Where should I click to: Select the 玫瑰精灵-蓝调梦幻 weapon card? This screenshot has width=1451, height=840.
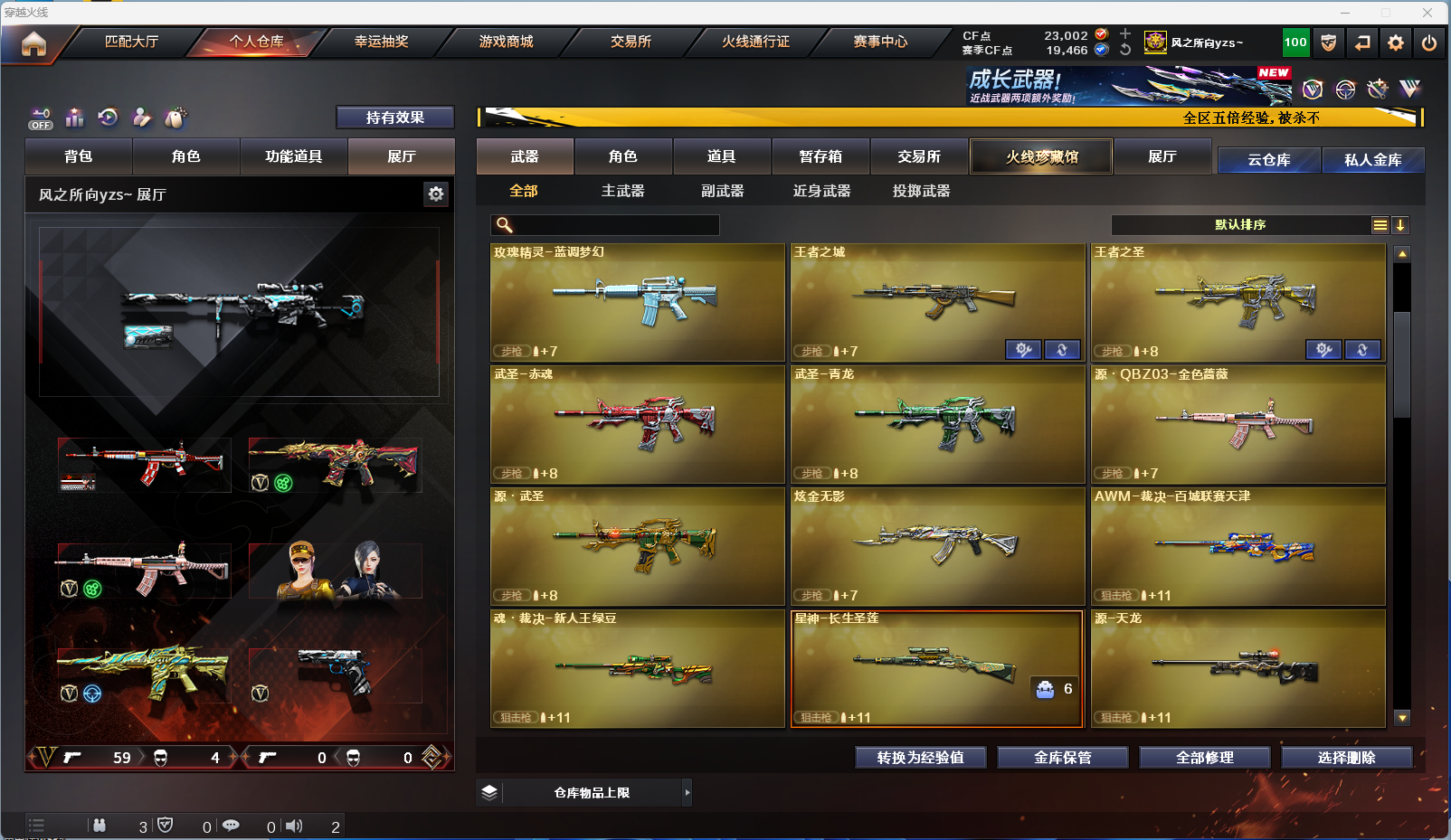pyautogui.click(x=637, y=302)
